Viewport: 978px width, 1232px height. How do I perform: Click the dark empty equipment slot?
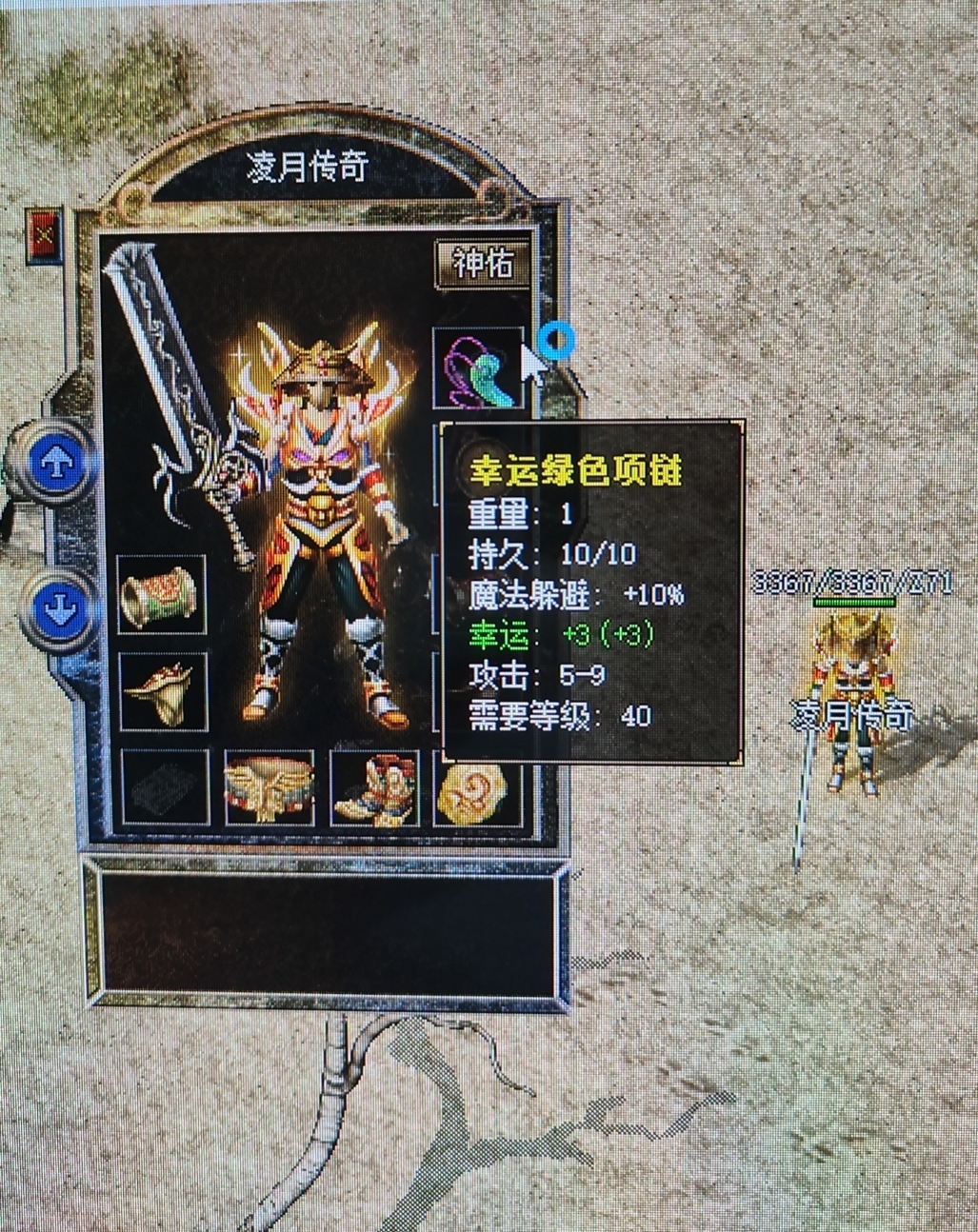tap(164, 787)
